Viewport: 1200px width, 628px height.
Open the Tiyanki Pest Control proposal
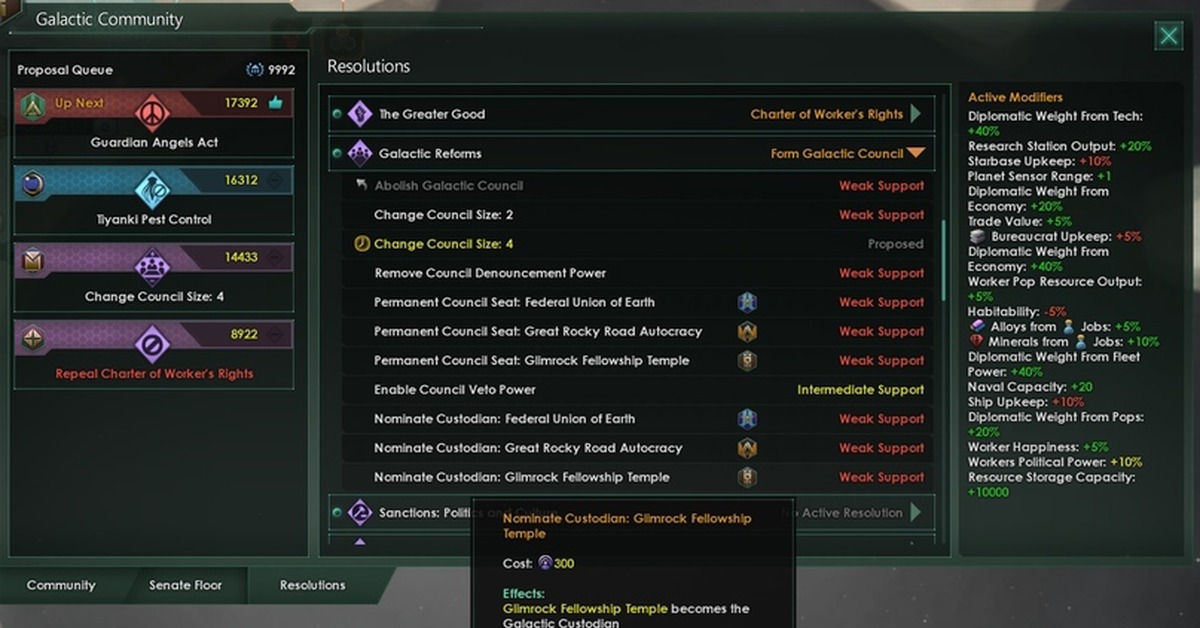[154, 199]
